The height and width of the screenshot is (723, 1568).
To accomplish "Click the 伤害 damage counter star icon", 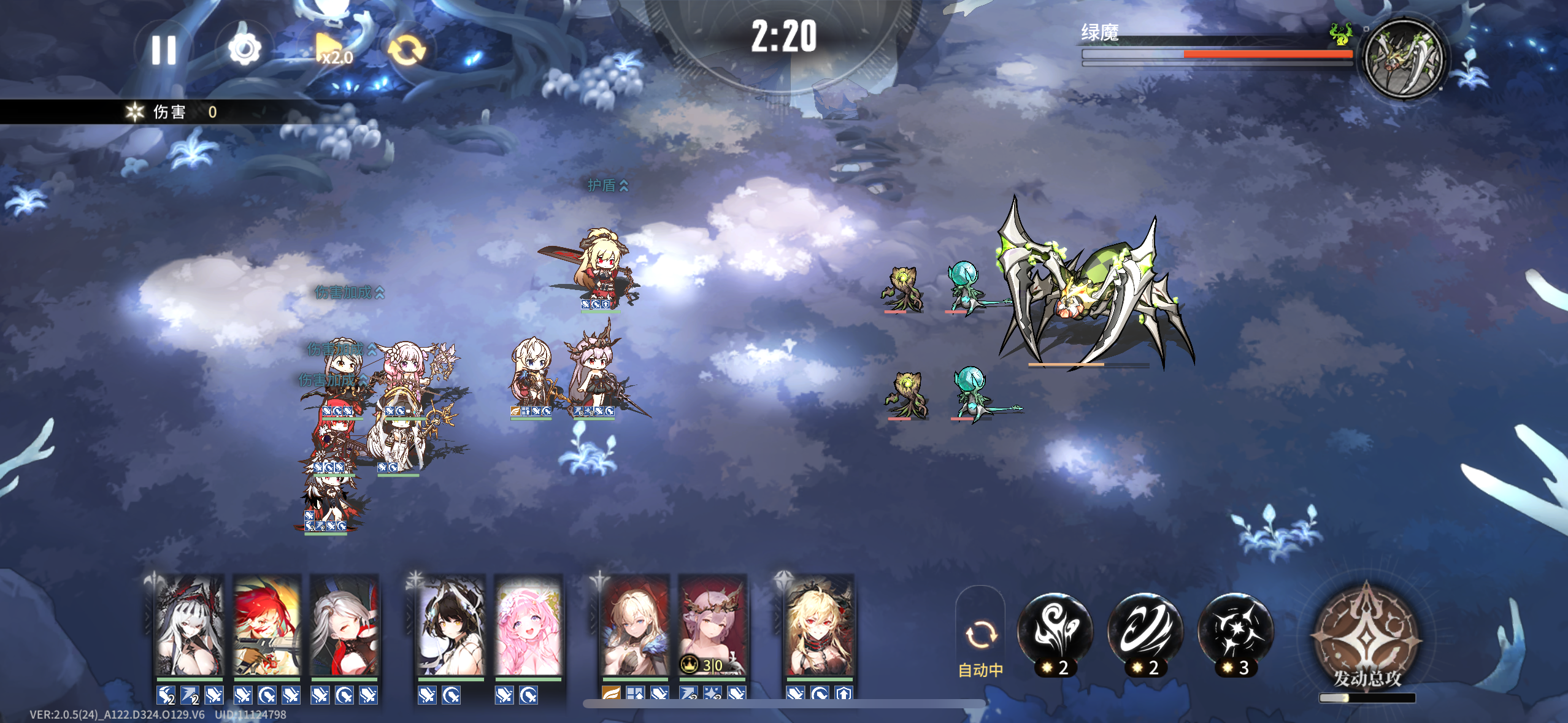I will coord(134,112).
